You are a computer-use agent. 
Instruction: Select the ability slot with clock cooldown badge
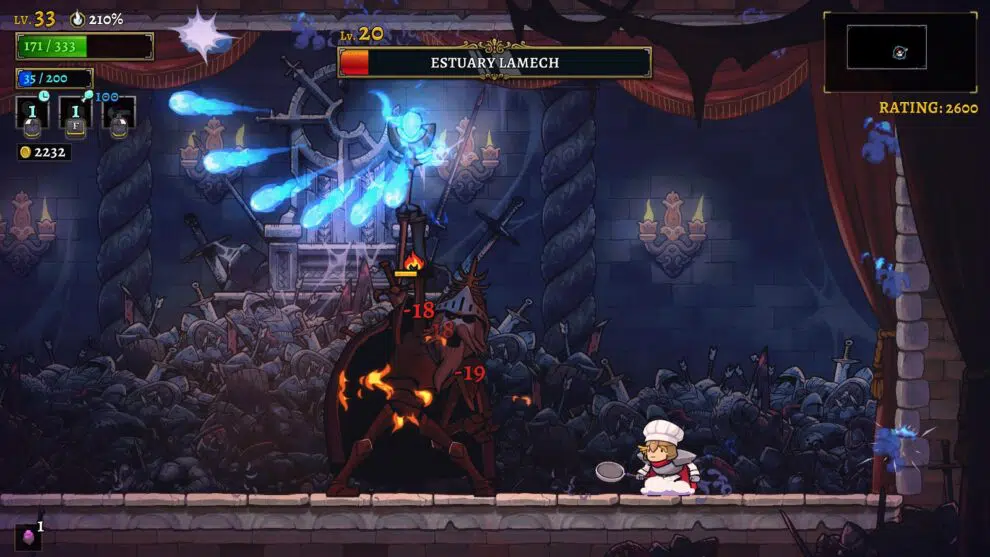pos(32,111)
